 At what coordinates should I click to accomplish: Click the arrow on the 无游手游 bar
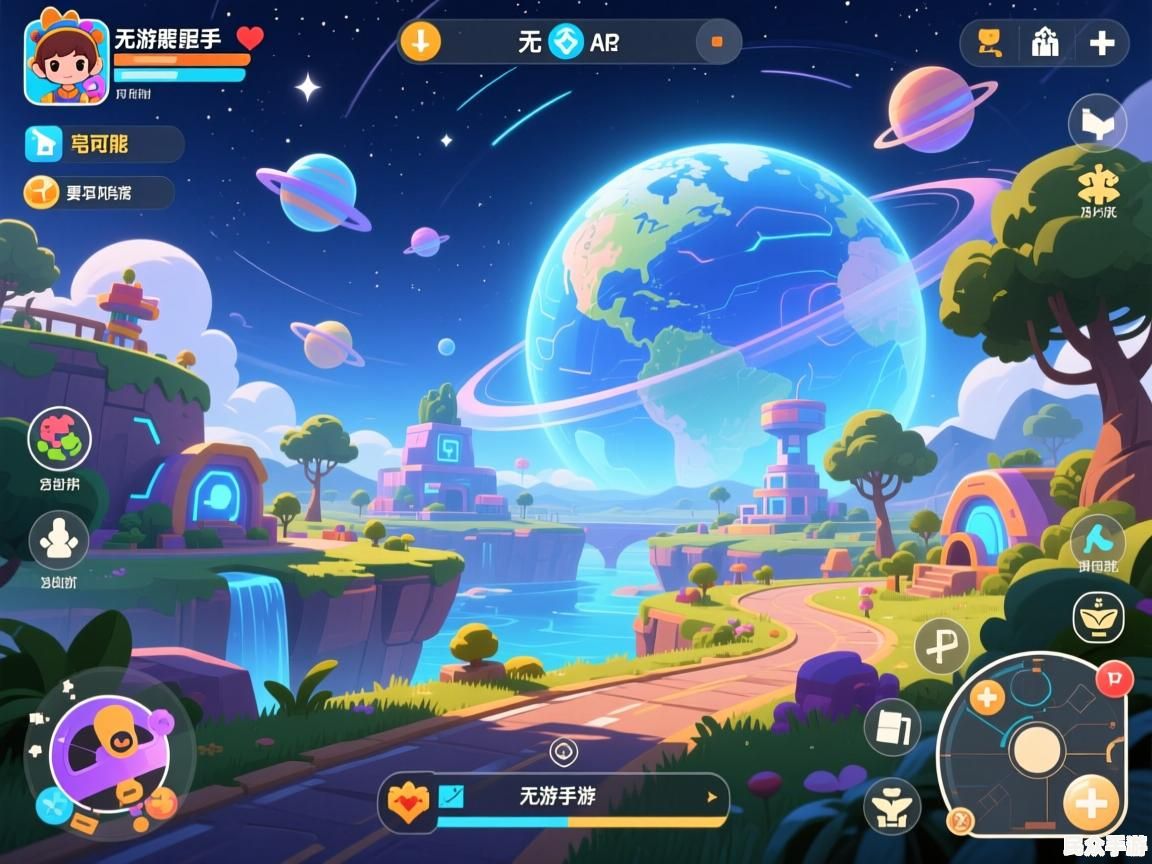[712, 797]
